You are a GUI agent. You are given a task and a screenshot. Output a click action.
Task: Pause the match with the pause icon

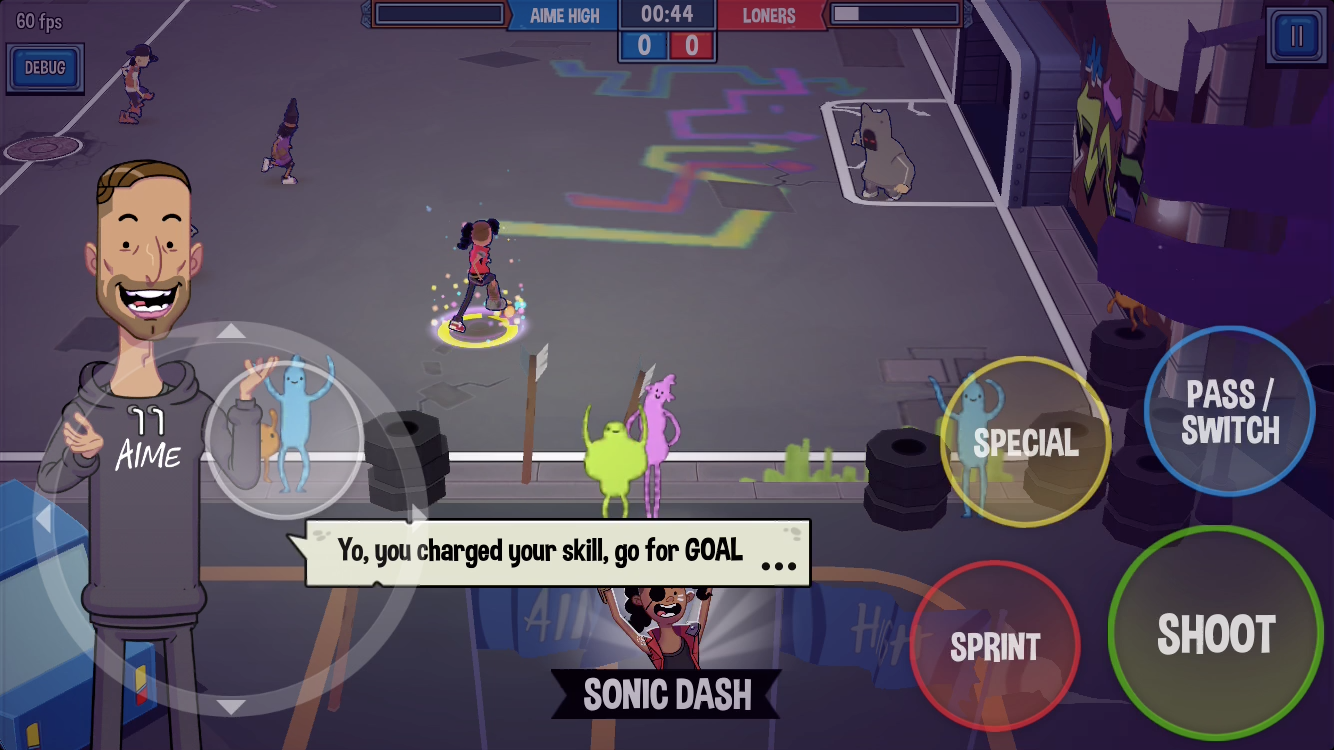[x=1296, y=37]
